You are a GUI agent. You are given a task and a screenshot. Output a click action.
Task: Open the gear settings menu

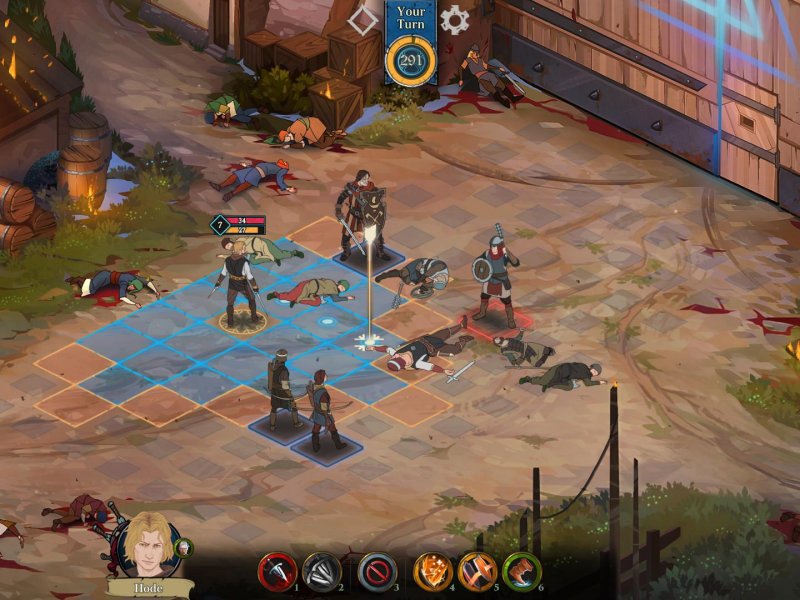[x=455, y=19]
